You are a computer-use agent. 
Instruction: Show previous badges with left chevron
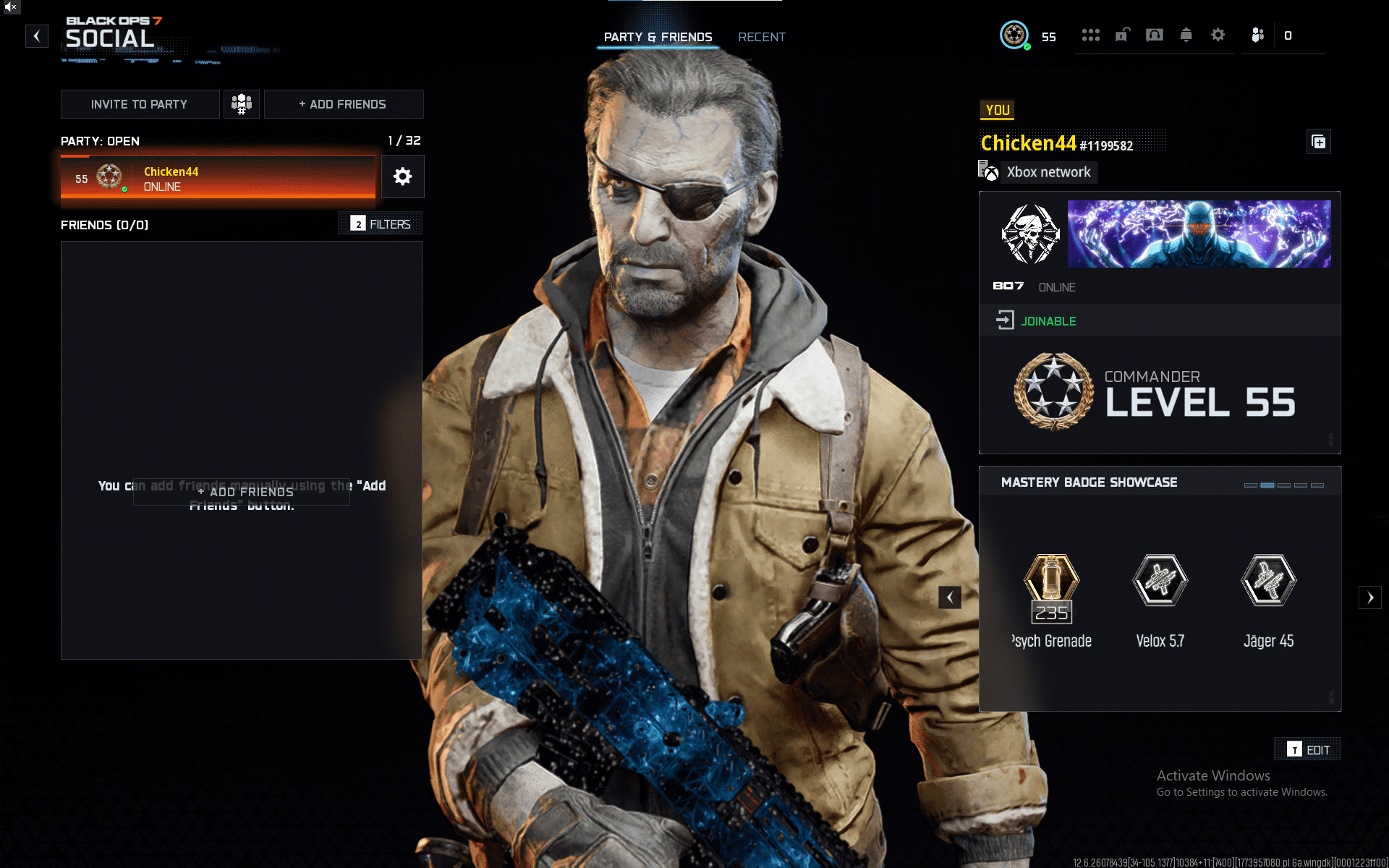(x=950, y=597)
